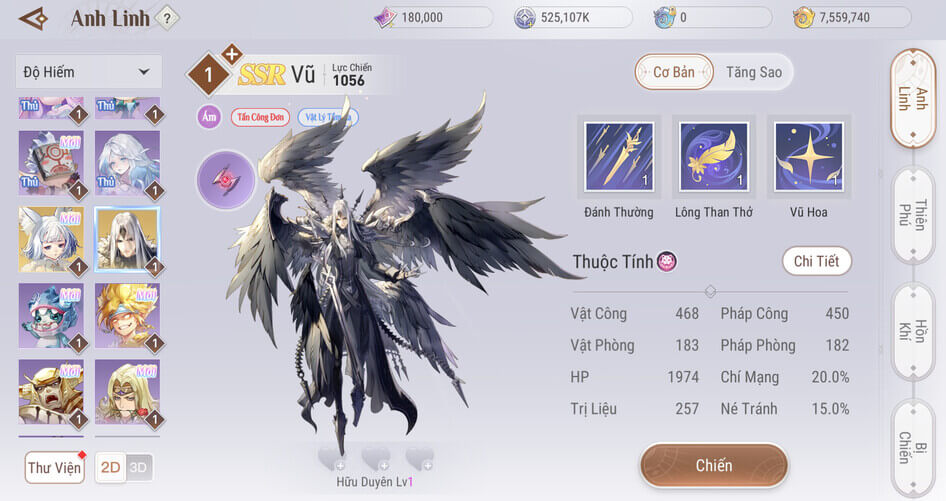Choose the blonde hero with orange goggles
The height and width of the screenshot is (501, 946).
(x=127, y=316)
